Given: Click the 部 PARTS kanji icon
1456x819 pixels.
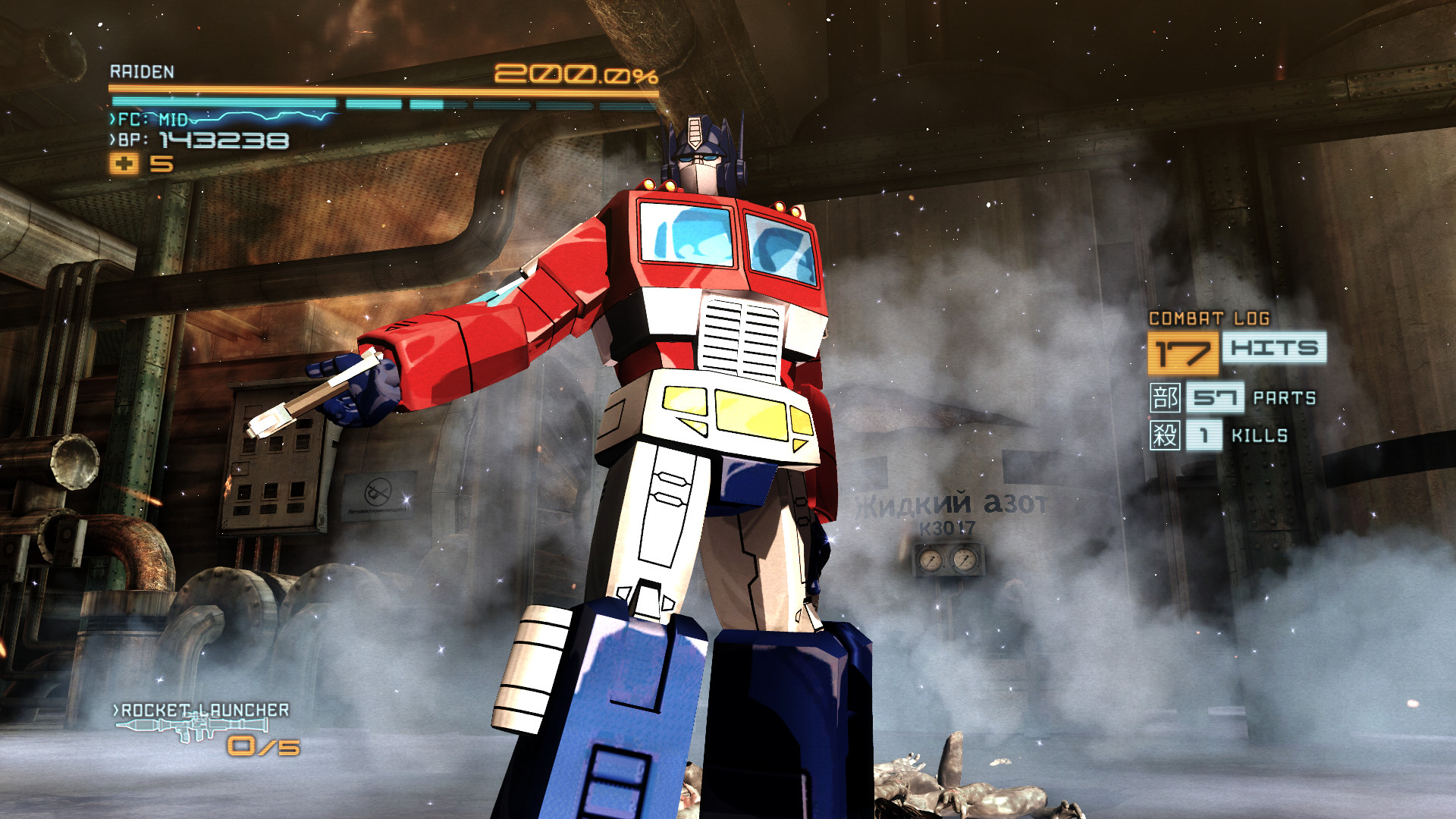Looking at the screenshot, I should (x=1166, y=397).
